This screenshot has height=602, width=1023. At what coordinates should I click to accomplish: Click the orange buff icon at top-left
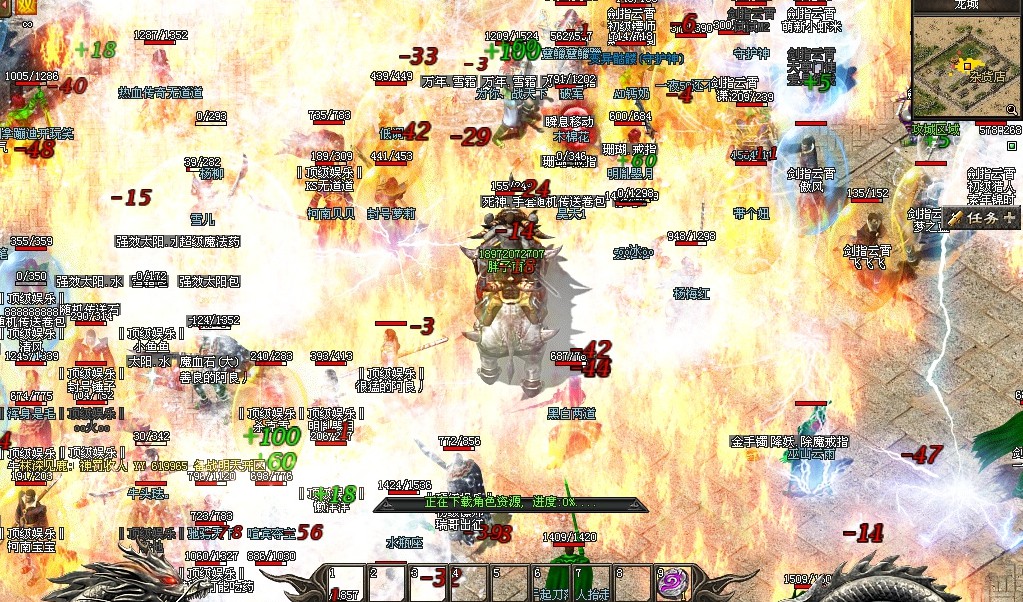coord(25,5)
